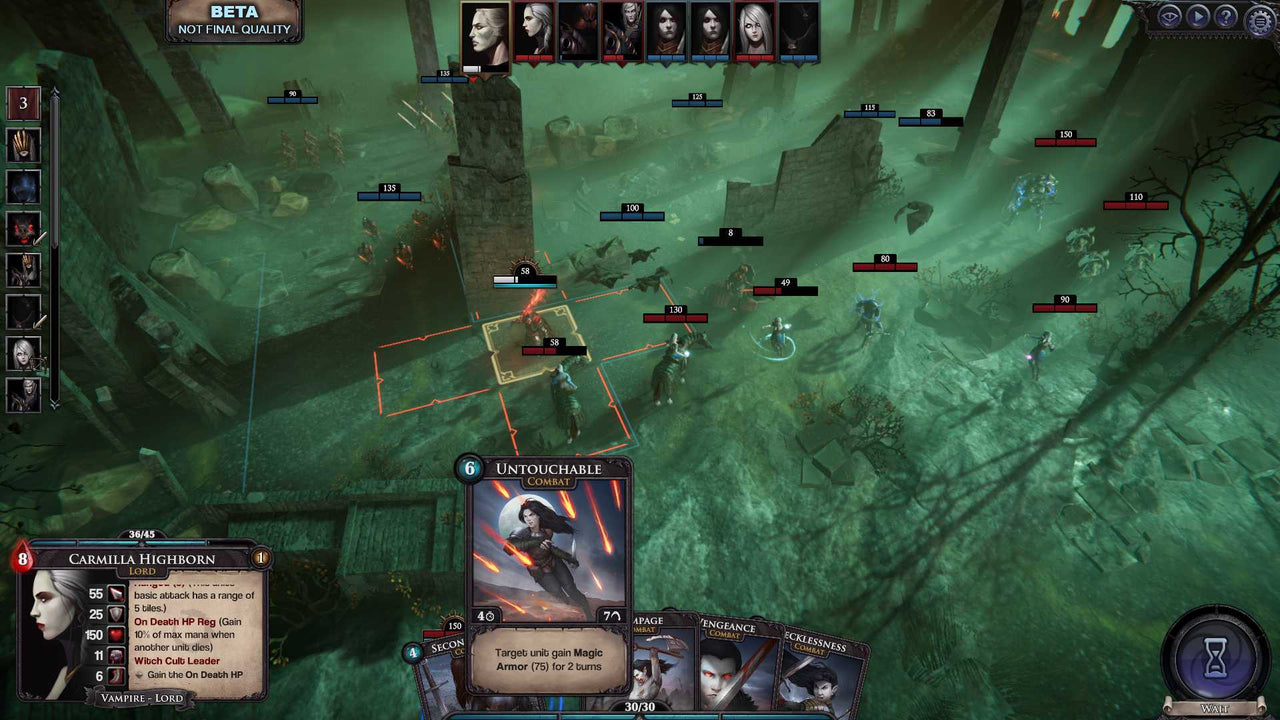The width and height of the screenshot is (1280, 720).
Task: Click the white-haired archer portrait in left sidebar
Action: pyautogui.click(x=23, y=353)
